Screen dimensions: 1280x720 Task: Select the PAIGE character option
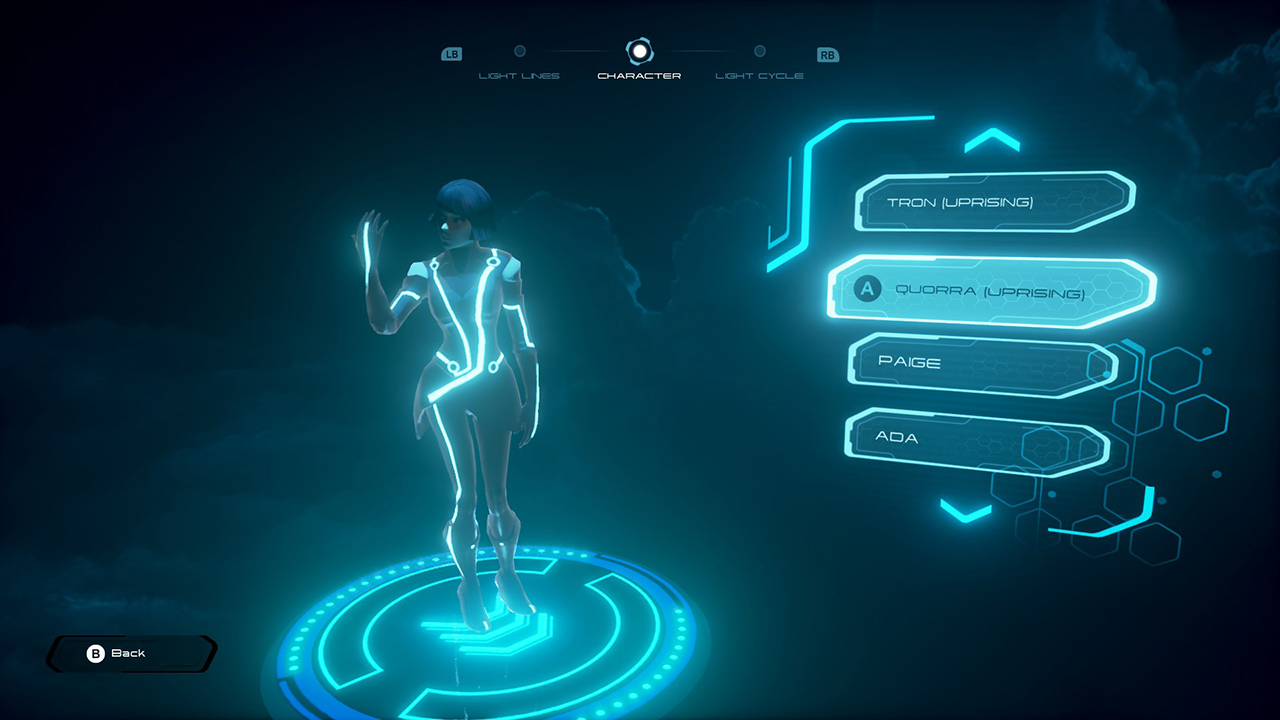(975, 363)
